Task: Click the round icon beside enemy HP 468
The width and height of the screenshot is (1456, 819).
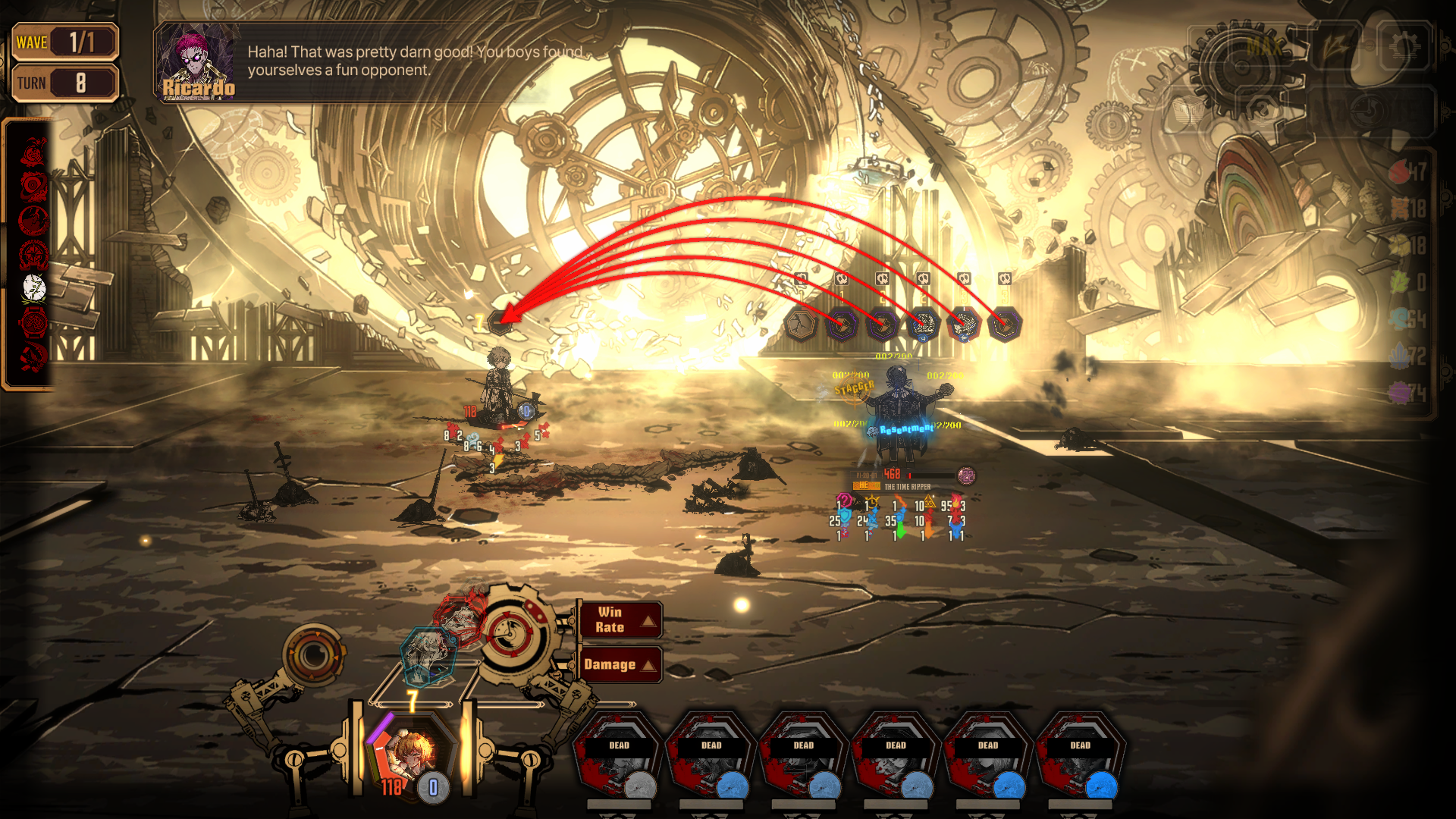Action: click(966, 475)
